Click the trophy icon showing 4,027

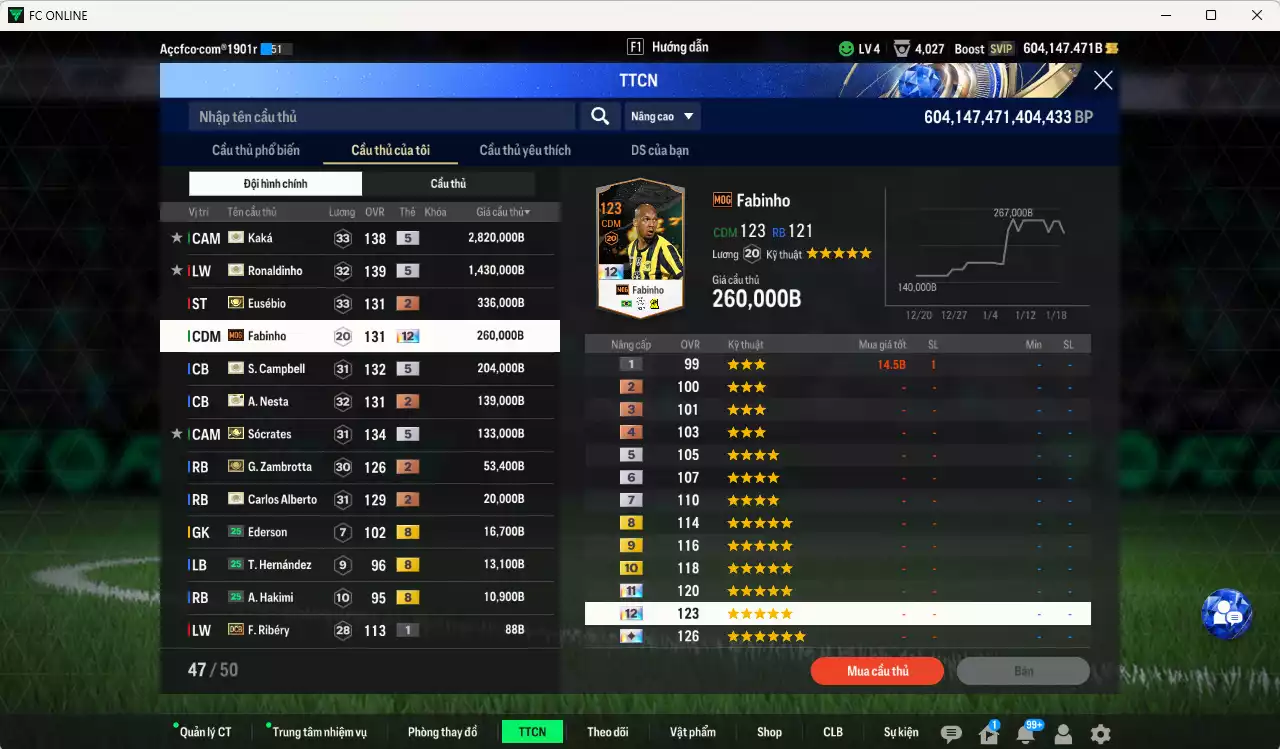click(903, 47)
